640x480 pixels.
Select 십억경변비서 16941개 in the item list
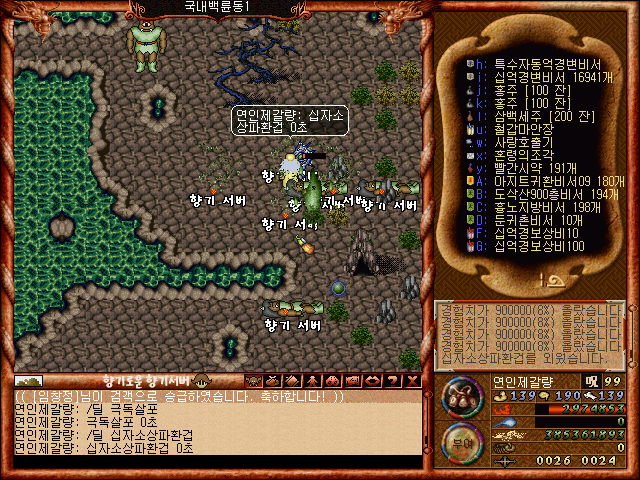point(532,74)
